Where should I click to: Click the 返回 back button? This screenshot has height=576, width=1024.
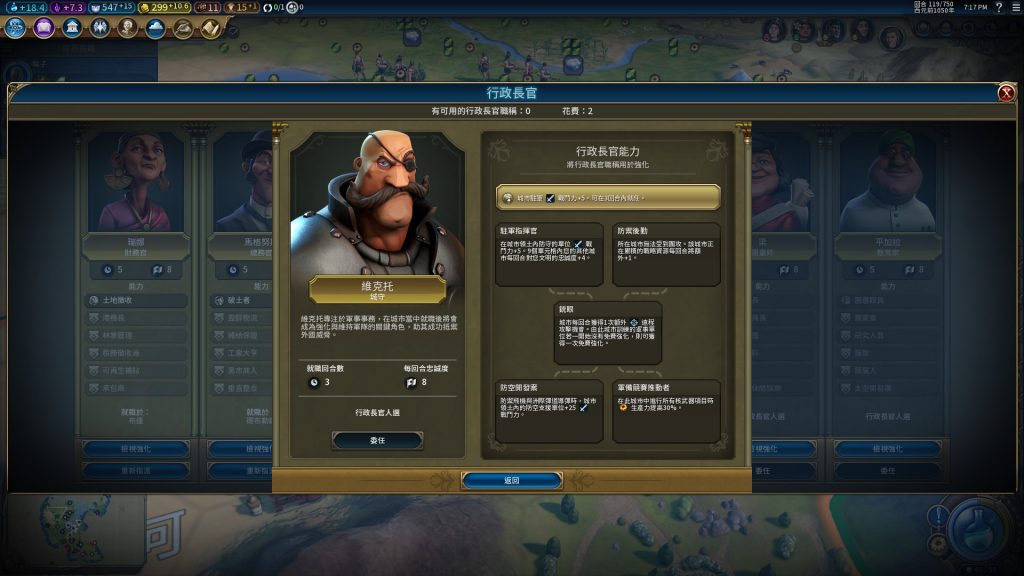click(511, 480)
